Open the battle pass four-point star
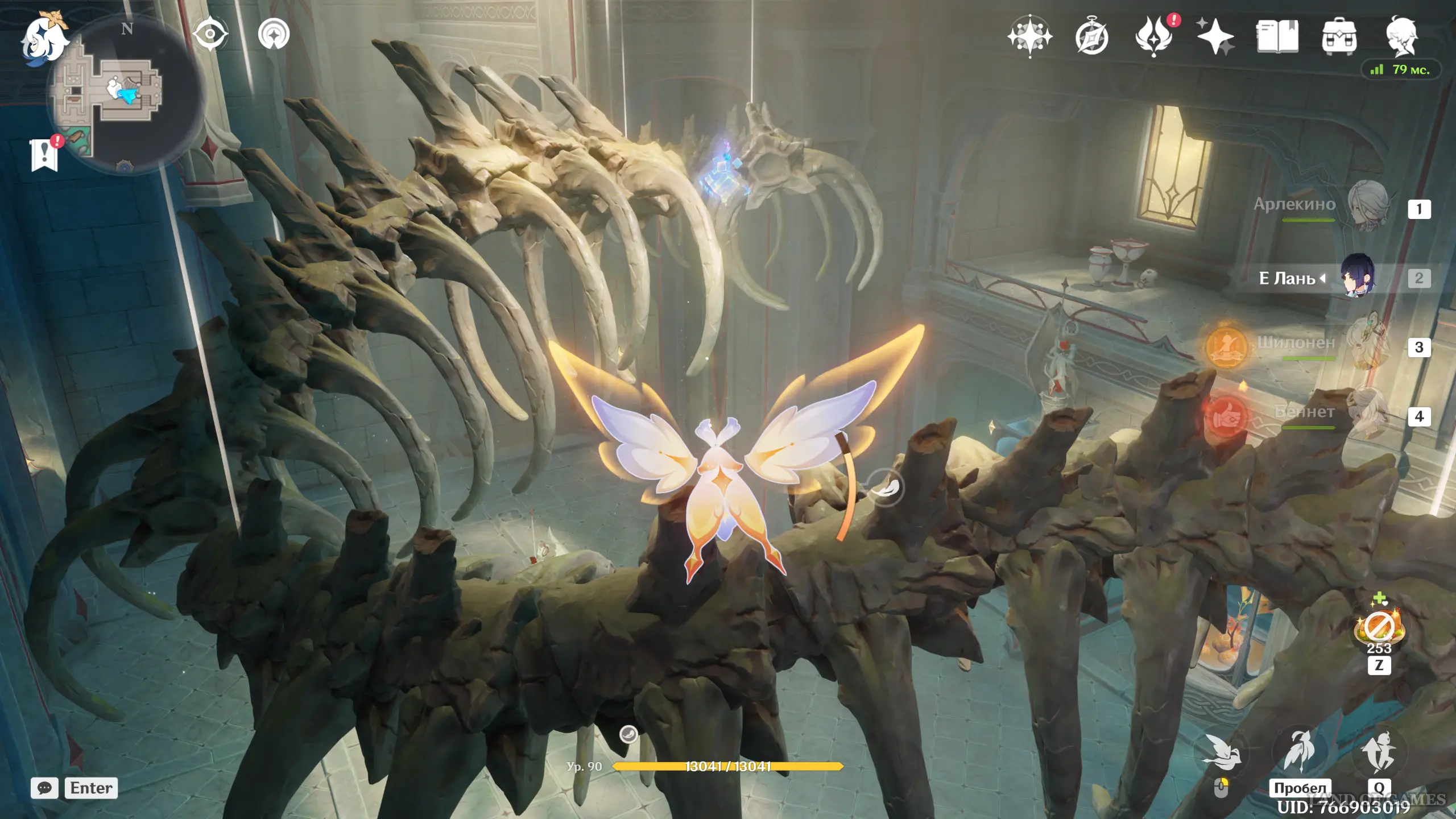Screen dimensions: 1456x819 1215,37
